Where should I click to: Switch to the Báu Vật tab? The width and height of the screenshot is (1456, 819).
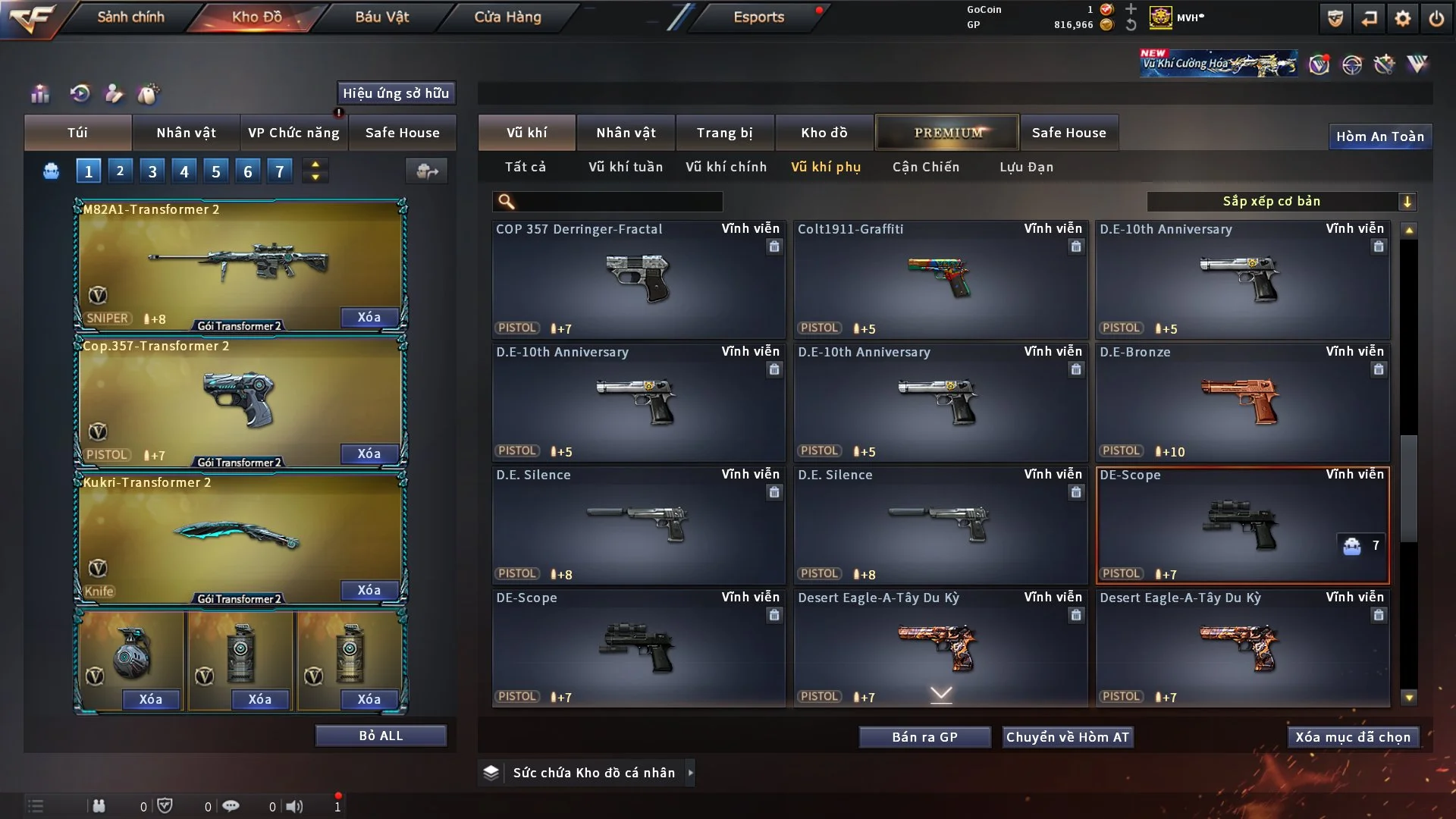point(381,17)
